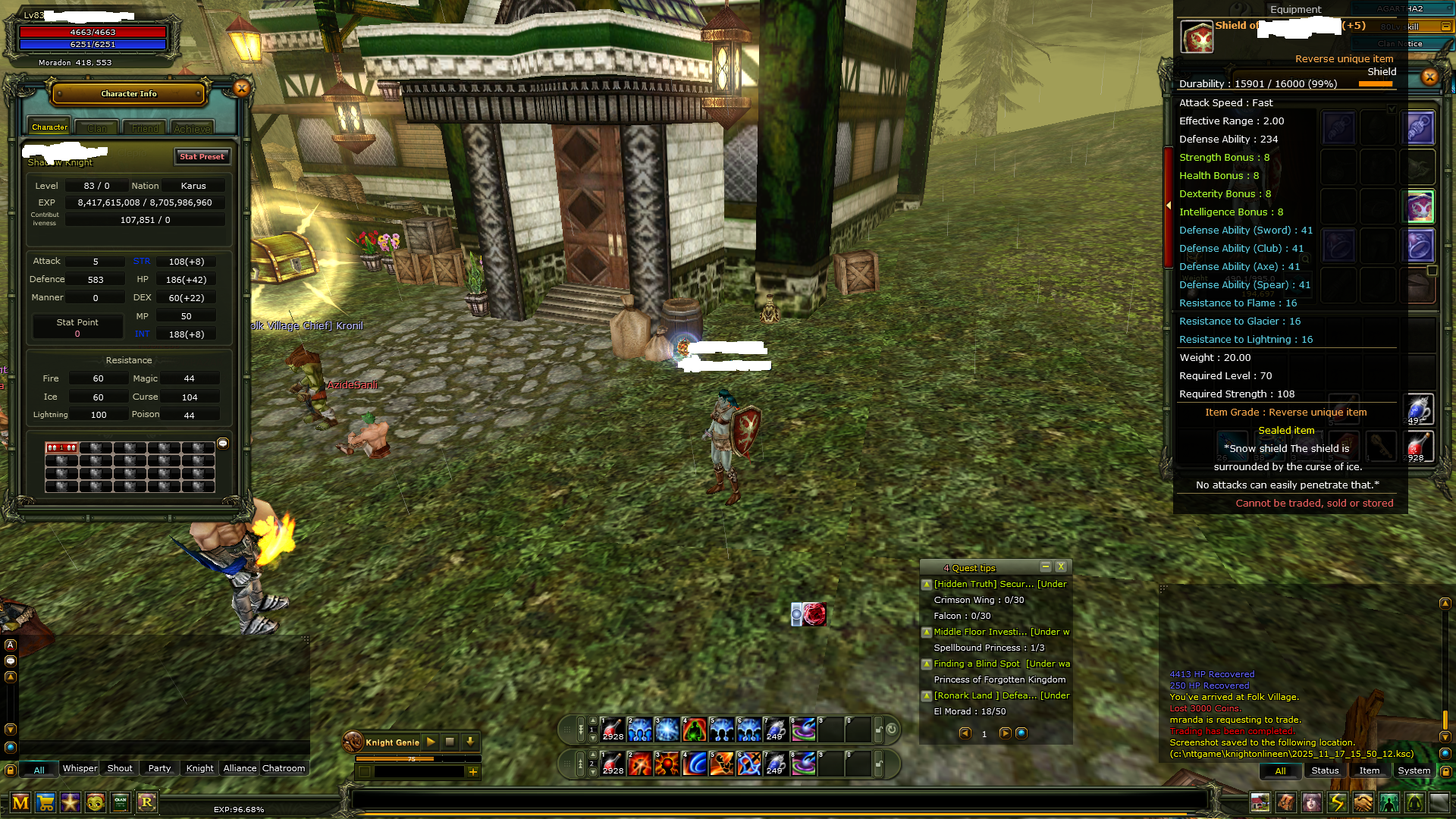Show the Status message log tab
The image size is (1456, 819).
pos(1325,770)
